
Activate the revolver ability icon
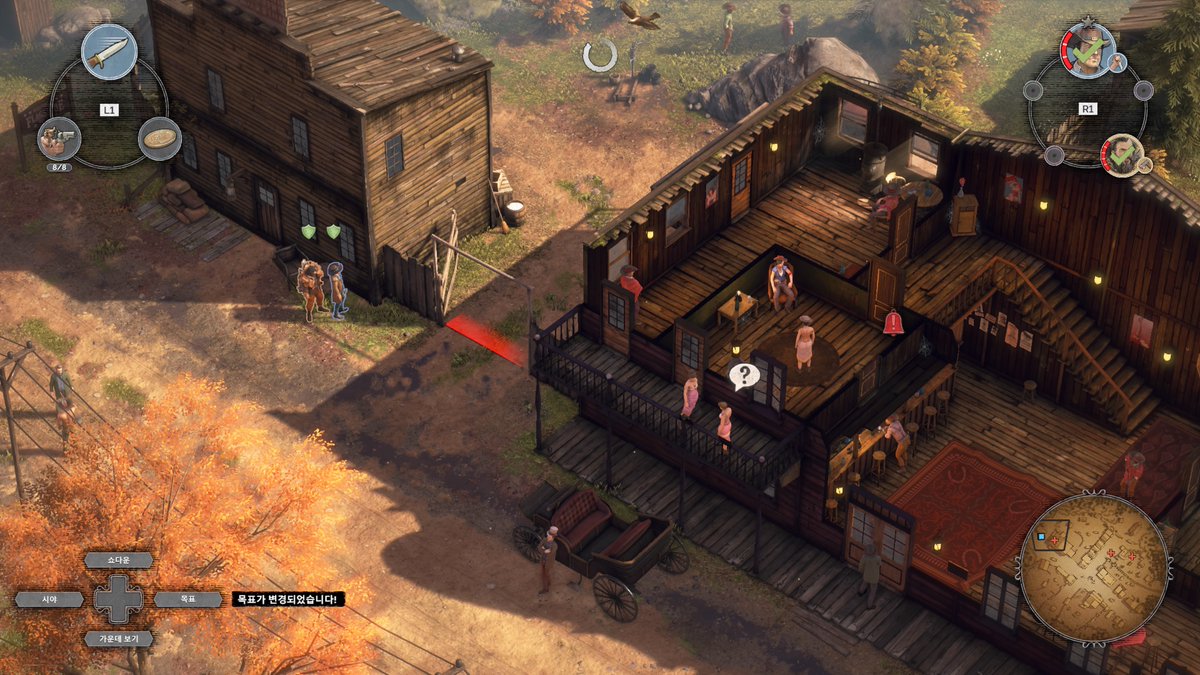58,138
